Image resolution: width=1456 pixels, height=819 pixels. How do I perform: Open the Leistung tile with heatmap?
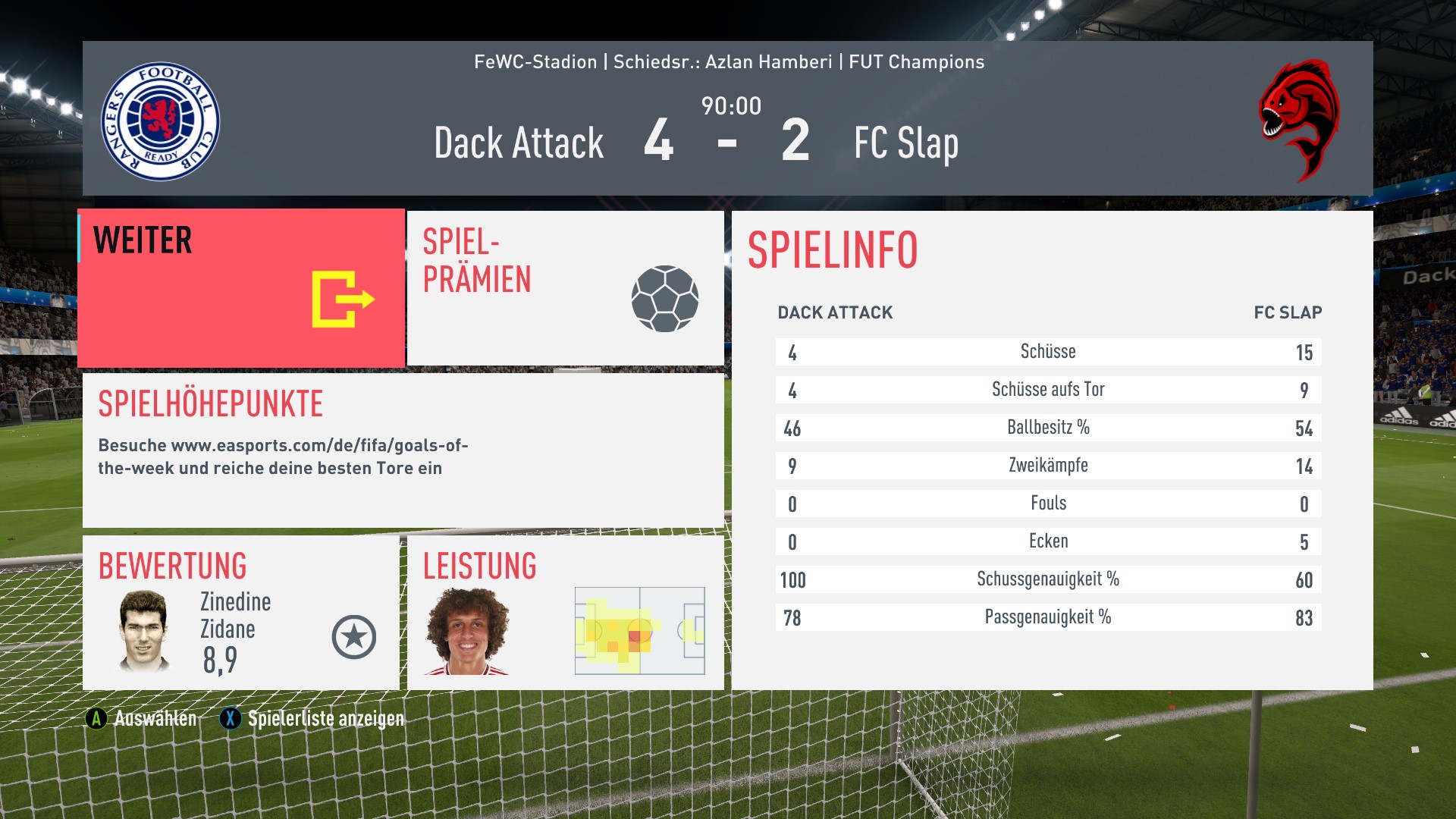tap(565, 613)
